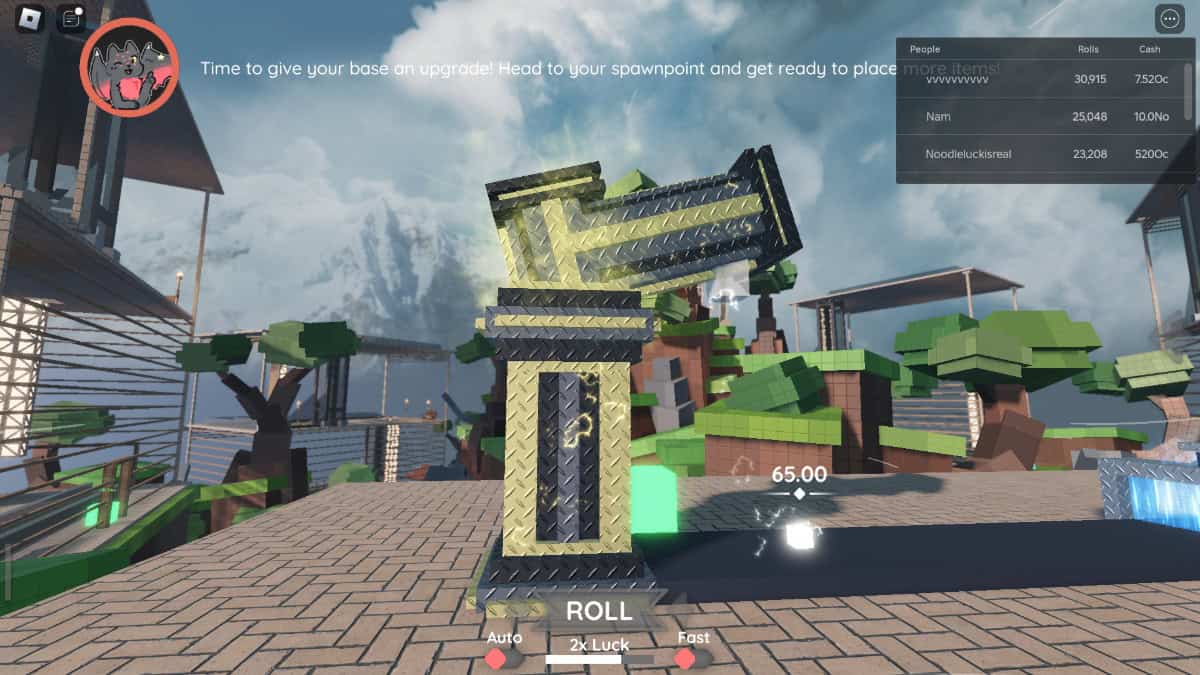Sort leaderboard by the Rolls column
Image resolution: width=1200 pixels, height=675 pixels.
pos(1088,49)
